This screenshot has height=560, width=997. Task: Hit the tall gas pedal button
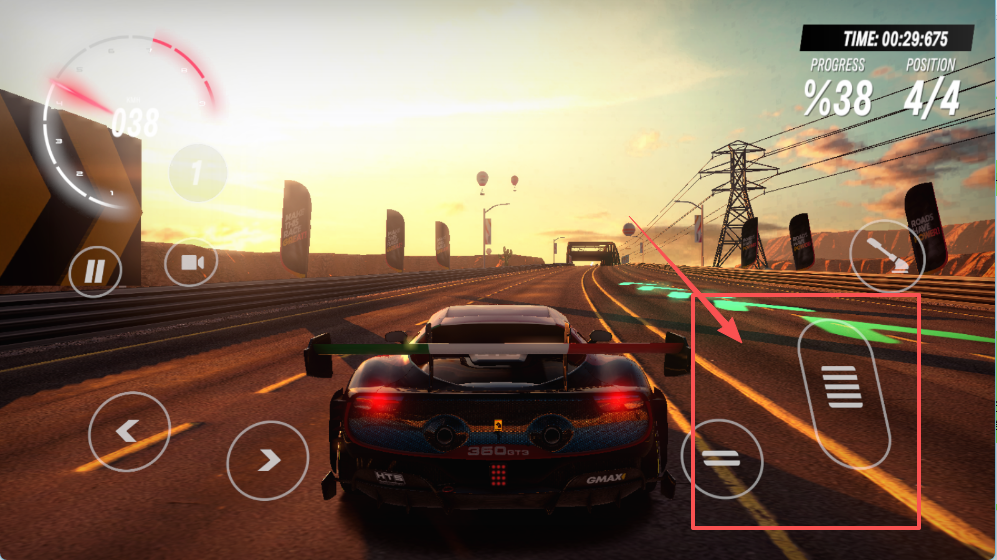(x=844, y=392)
